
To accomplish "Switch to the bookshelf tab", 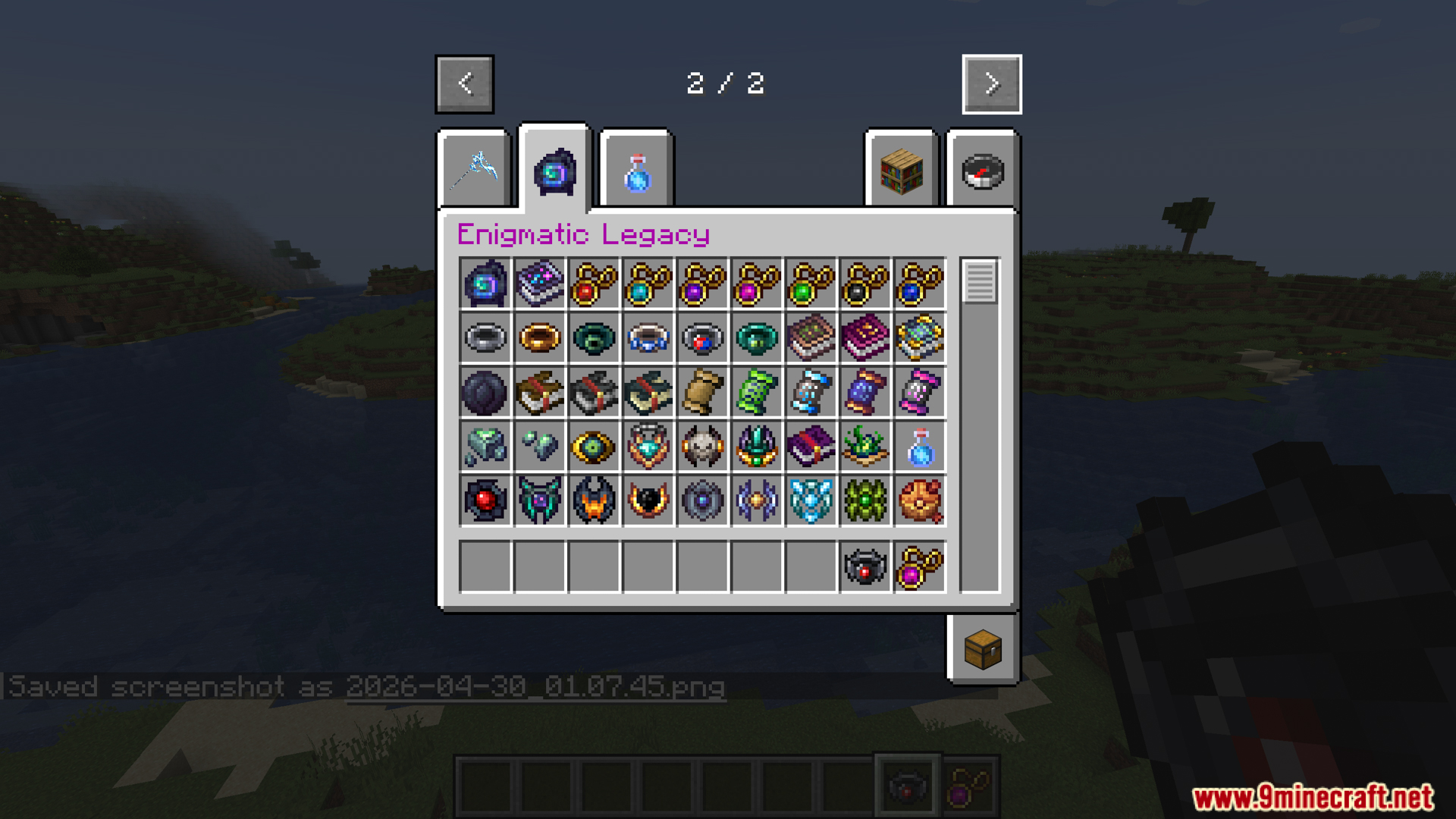I will [901, 171].
